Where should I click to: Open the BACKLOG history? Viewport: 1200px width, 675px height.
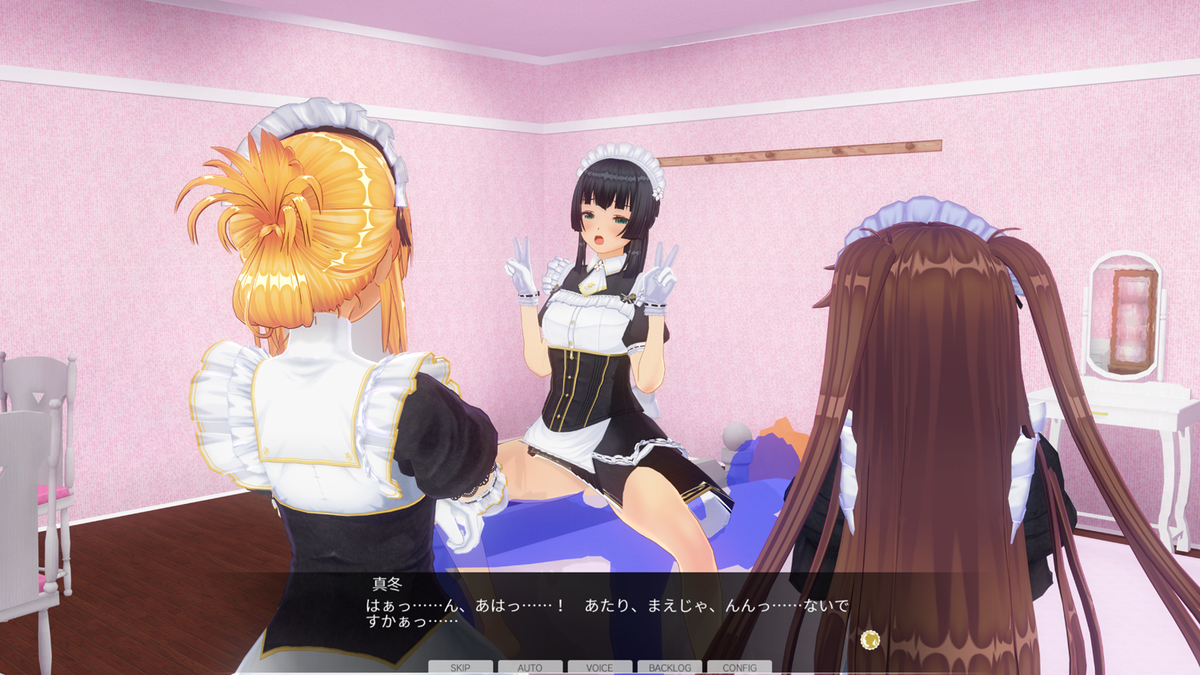(x=670, y=667)
